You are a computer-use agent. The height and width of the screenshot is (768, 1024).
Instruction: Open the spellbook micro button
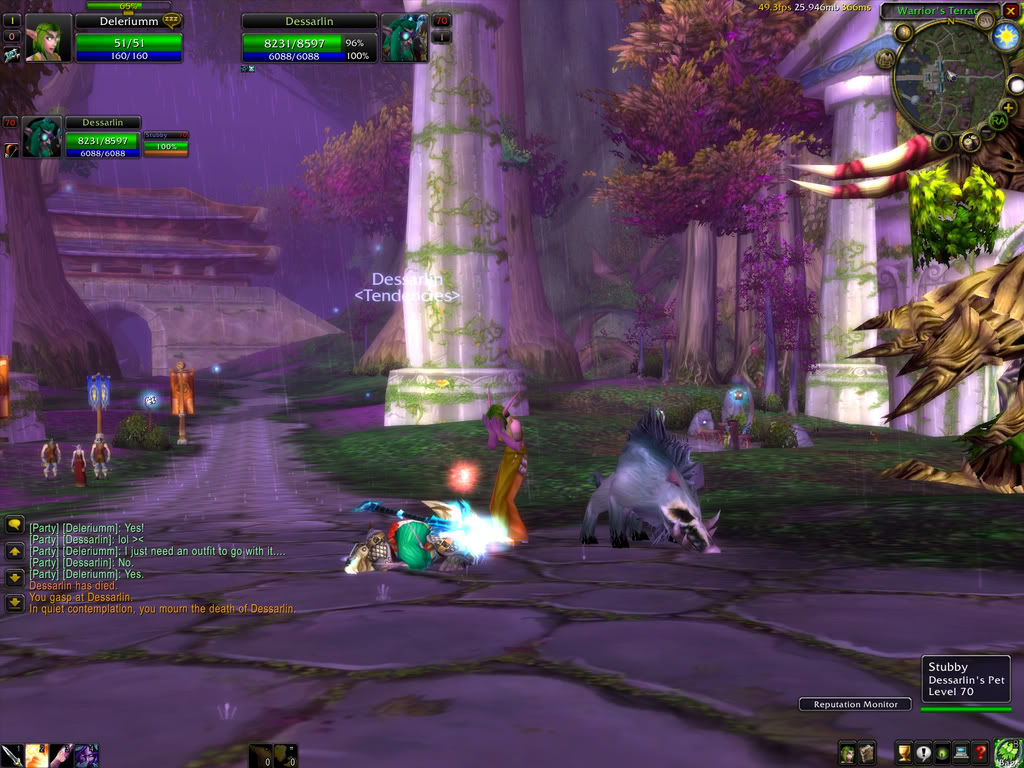867,754
